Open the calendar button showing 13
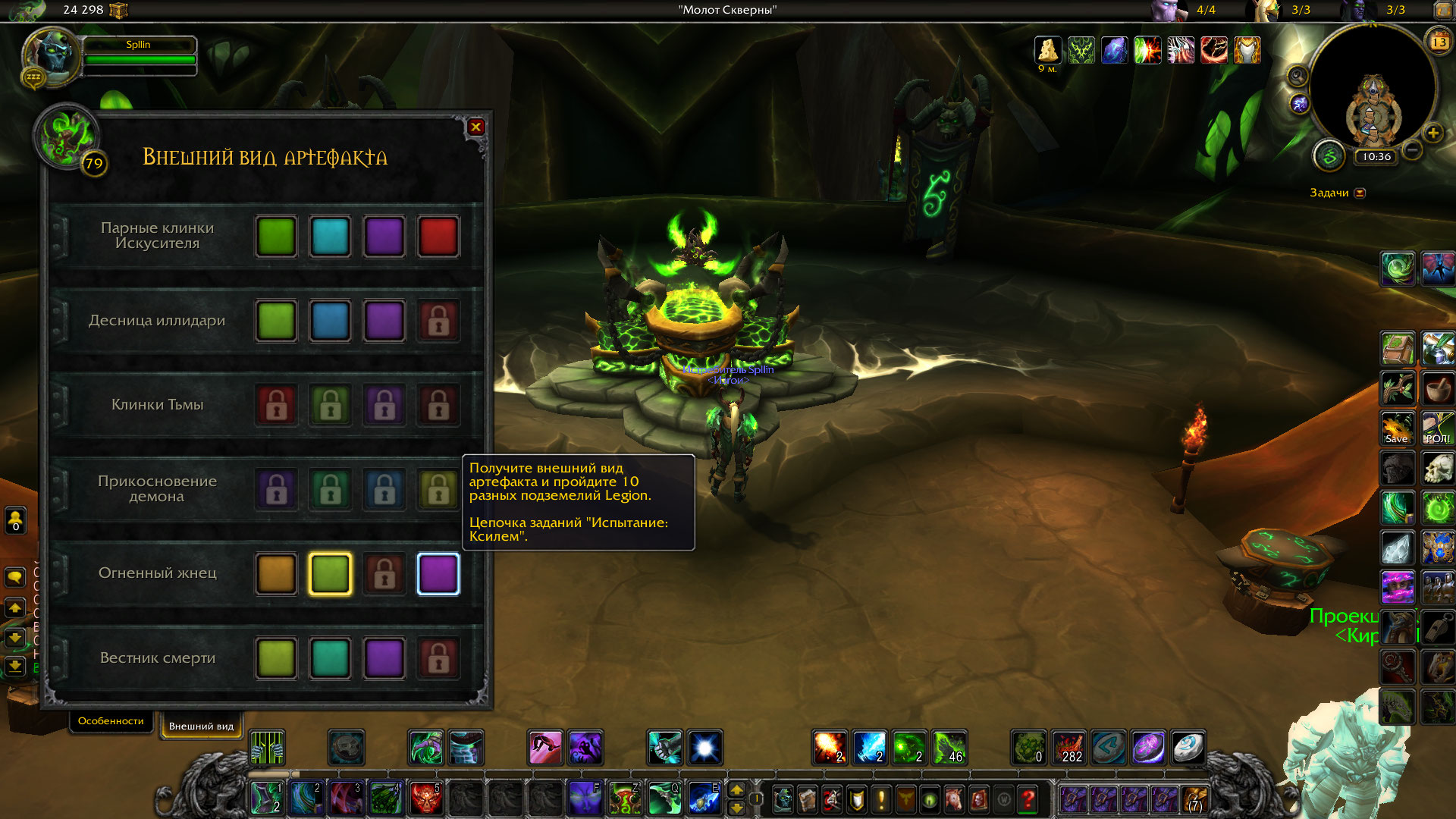 tap(1439, 42)
